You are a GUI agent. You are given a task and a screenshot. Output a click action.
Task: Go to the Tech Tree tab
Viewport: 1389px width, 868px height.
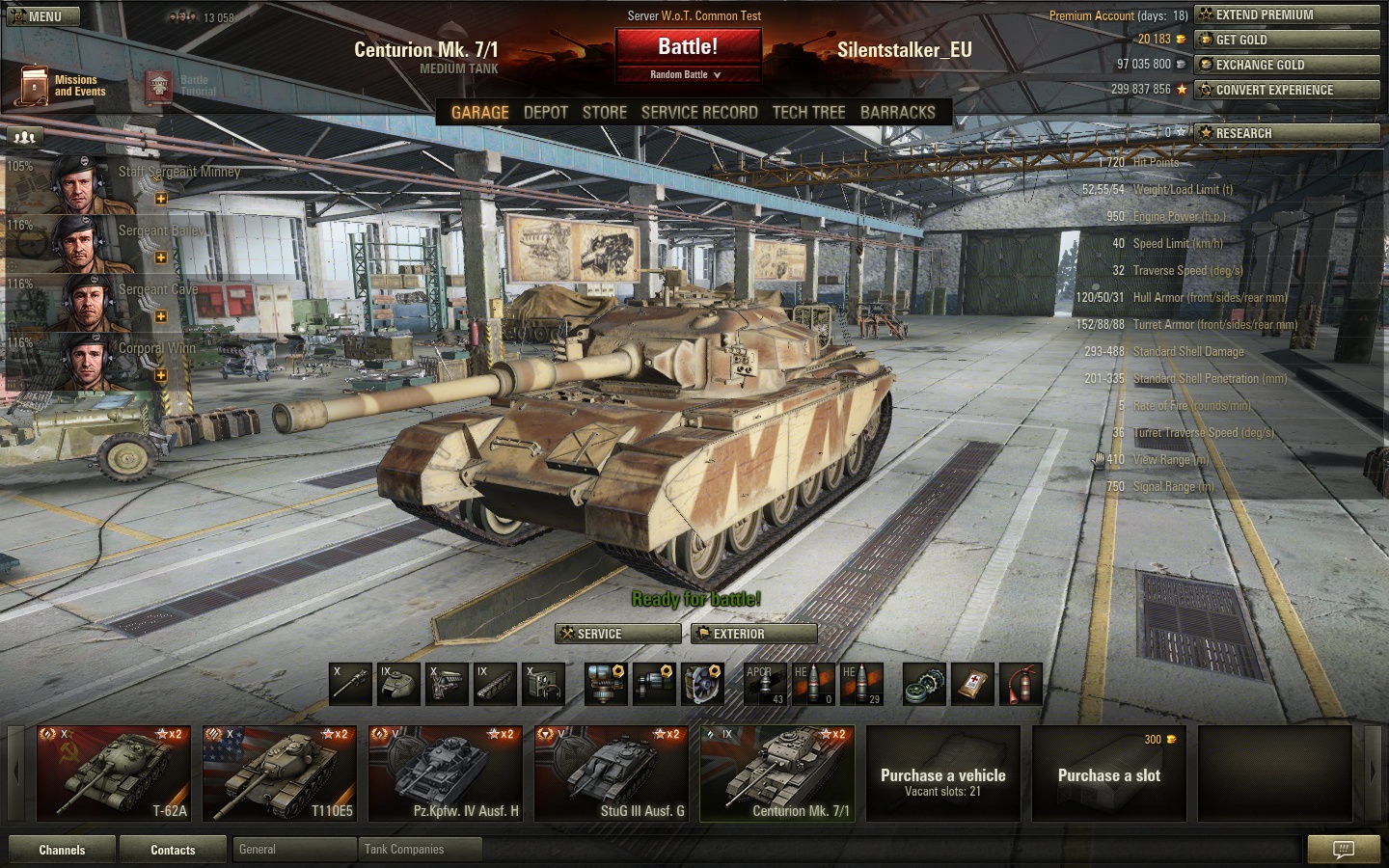point(808,112)
